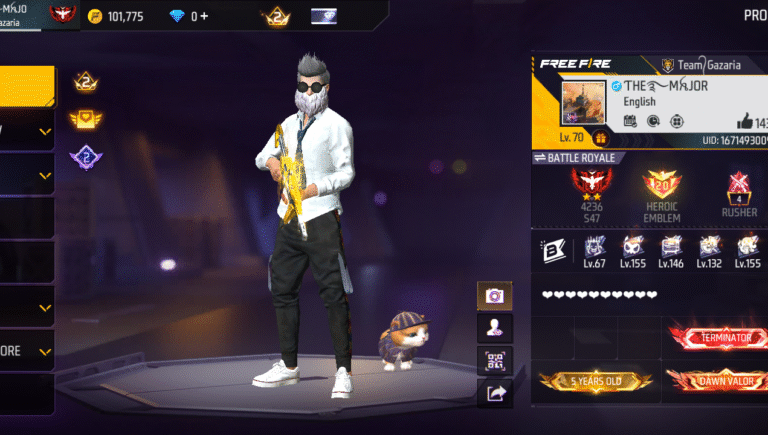Switch the BATTLE ROYALE mode selector
The width and height of the screenshot is (768, 435).
579,158
